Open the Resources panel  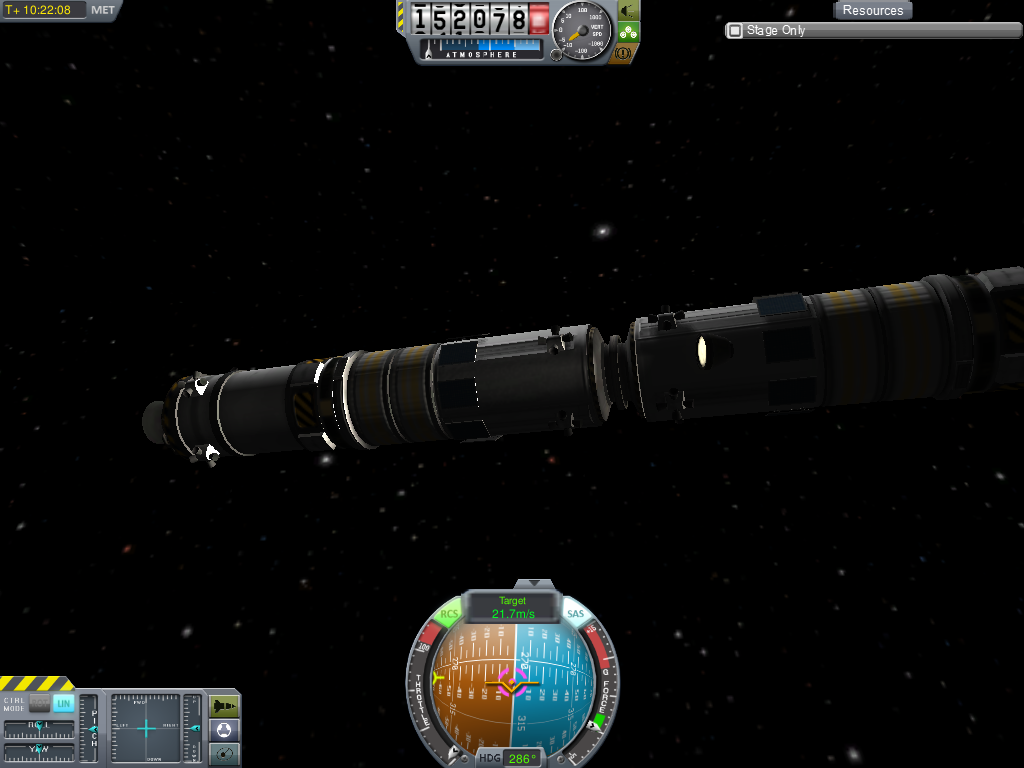point(872,10)
